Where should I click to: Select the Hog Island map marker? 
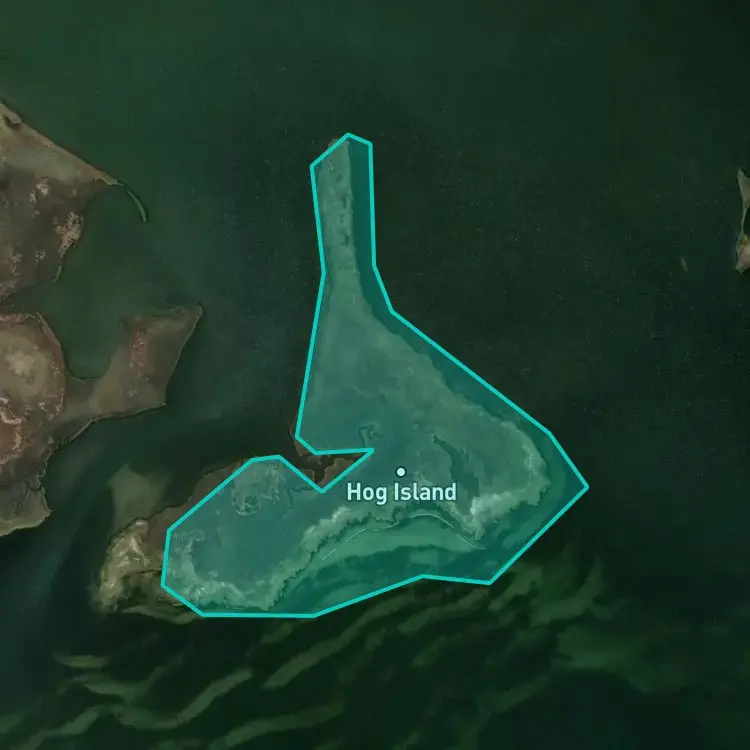coord(401,472)
